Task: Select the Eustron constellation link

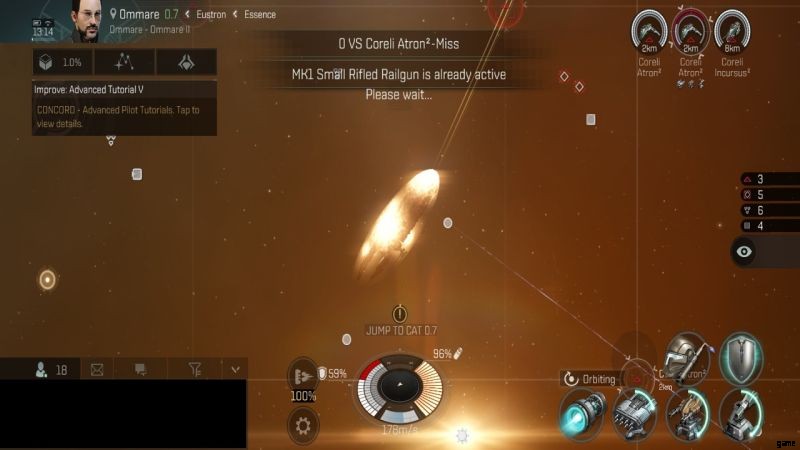Action: point(208,15)
